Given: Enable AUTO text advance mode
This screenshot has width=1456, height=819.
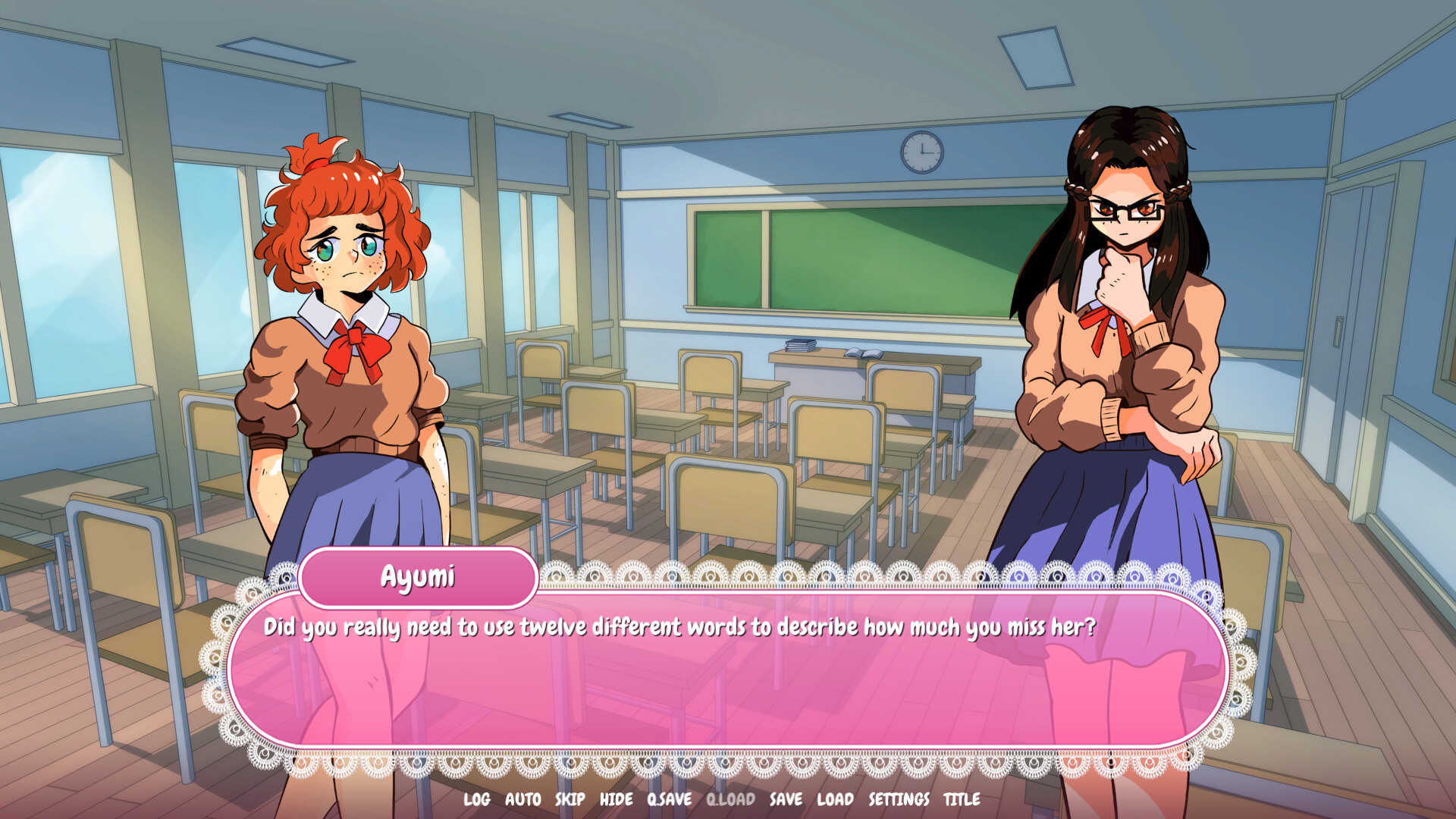Looking at the screenshot, I should (x=523, y=799).
